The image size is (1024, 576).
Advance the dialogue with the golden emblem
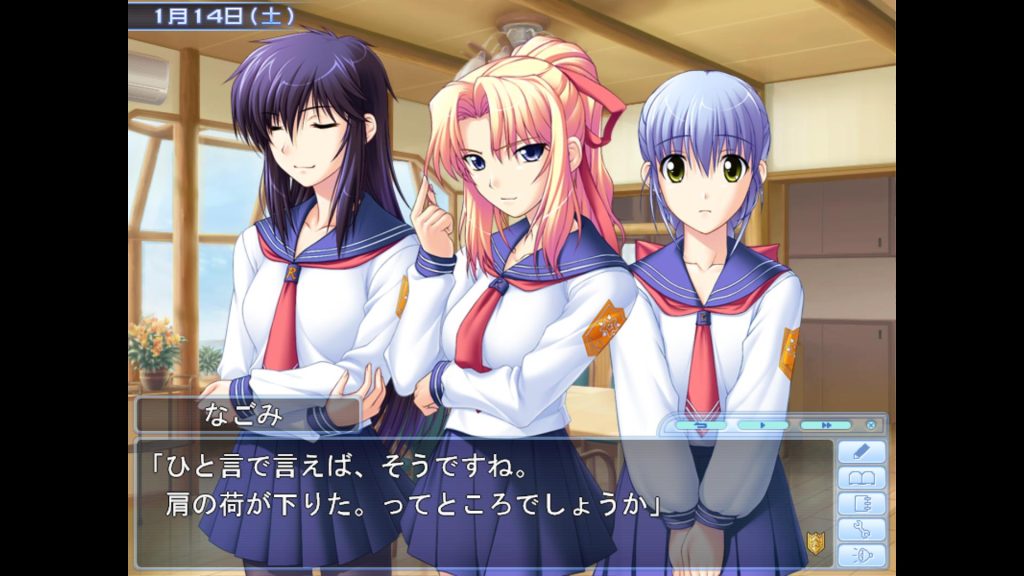pyautogui.click(x=816, y=544)
